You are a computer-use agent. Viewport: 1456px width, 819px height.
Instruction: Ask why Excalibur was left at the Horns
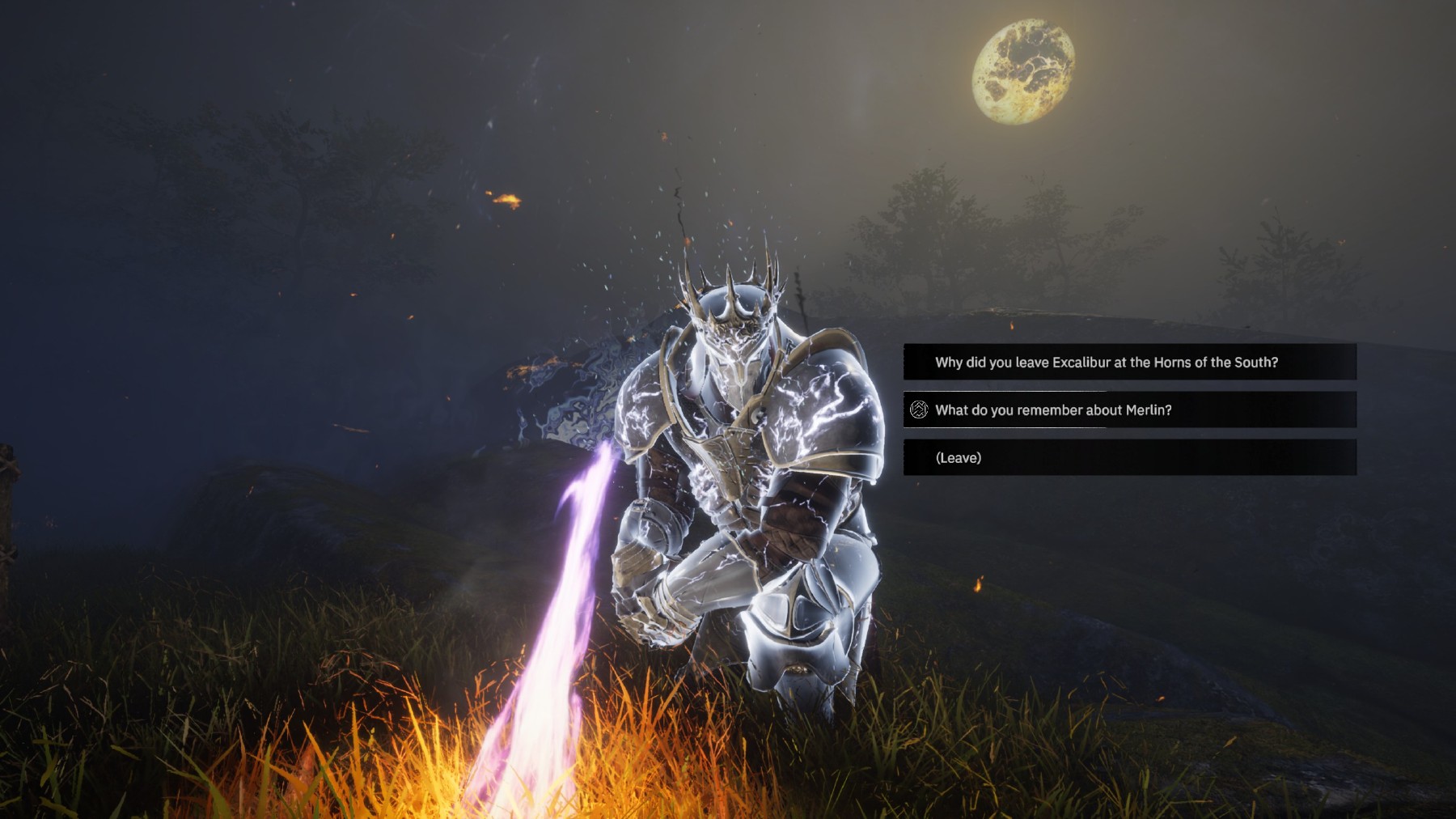coord(1106,363)
